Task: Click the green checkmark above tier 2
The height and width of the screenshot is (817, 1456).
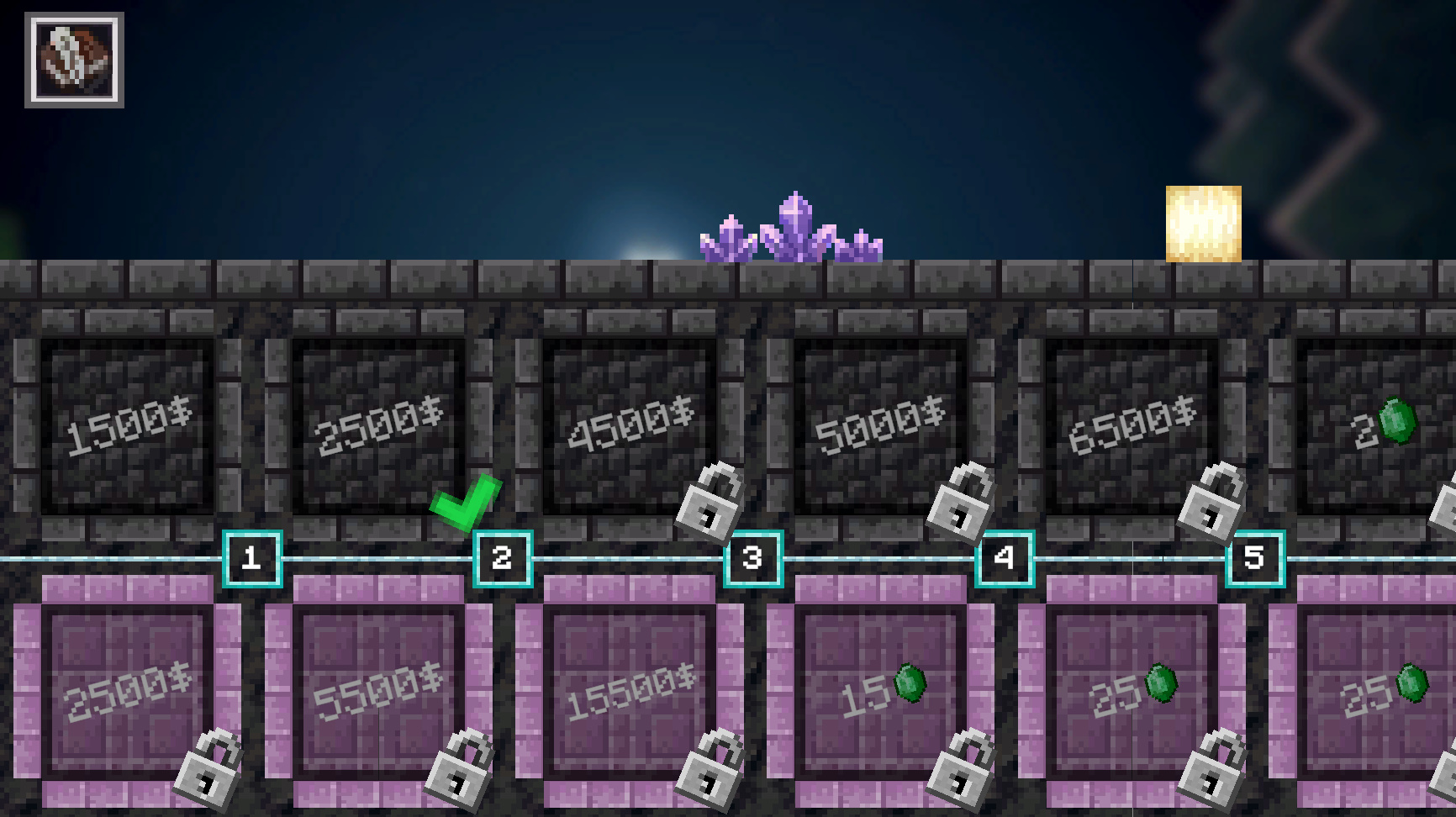Action: pos(465,502)
